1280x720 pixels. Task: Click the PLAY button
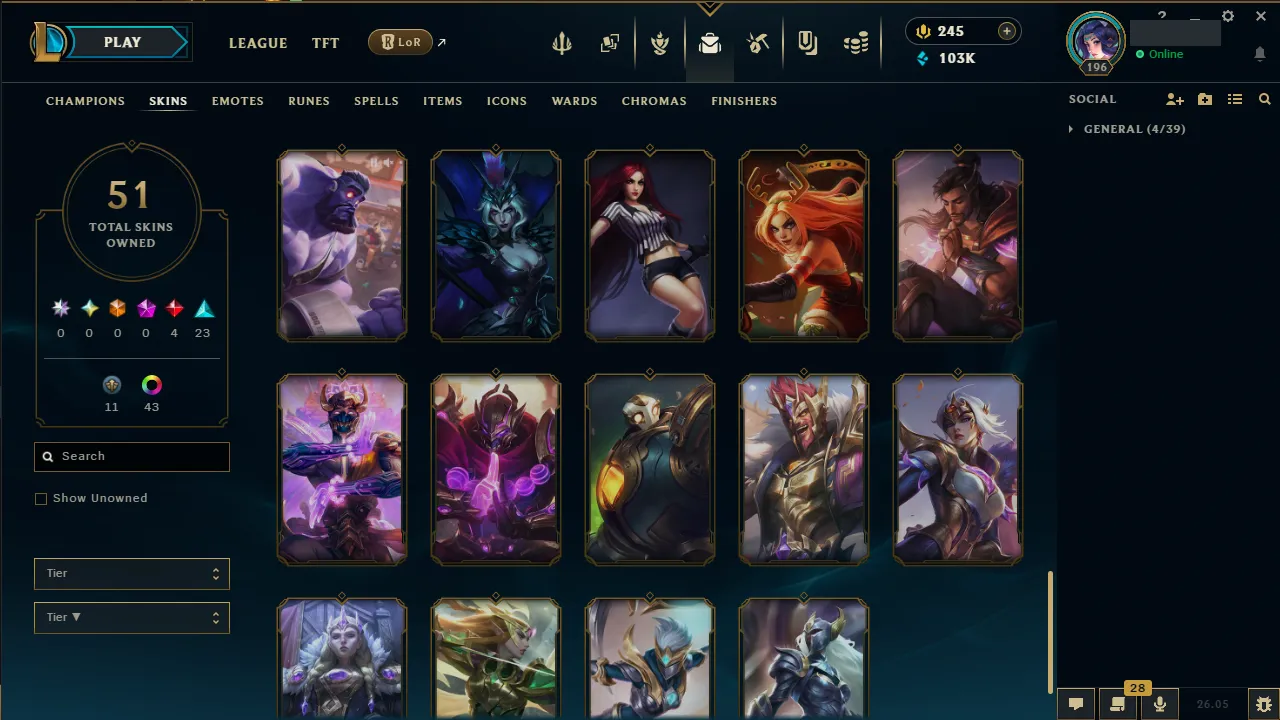(122, 42)
